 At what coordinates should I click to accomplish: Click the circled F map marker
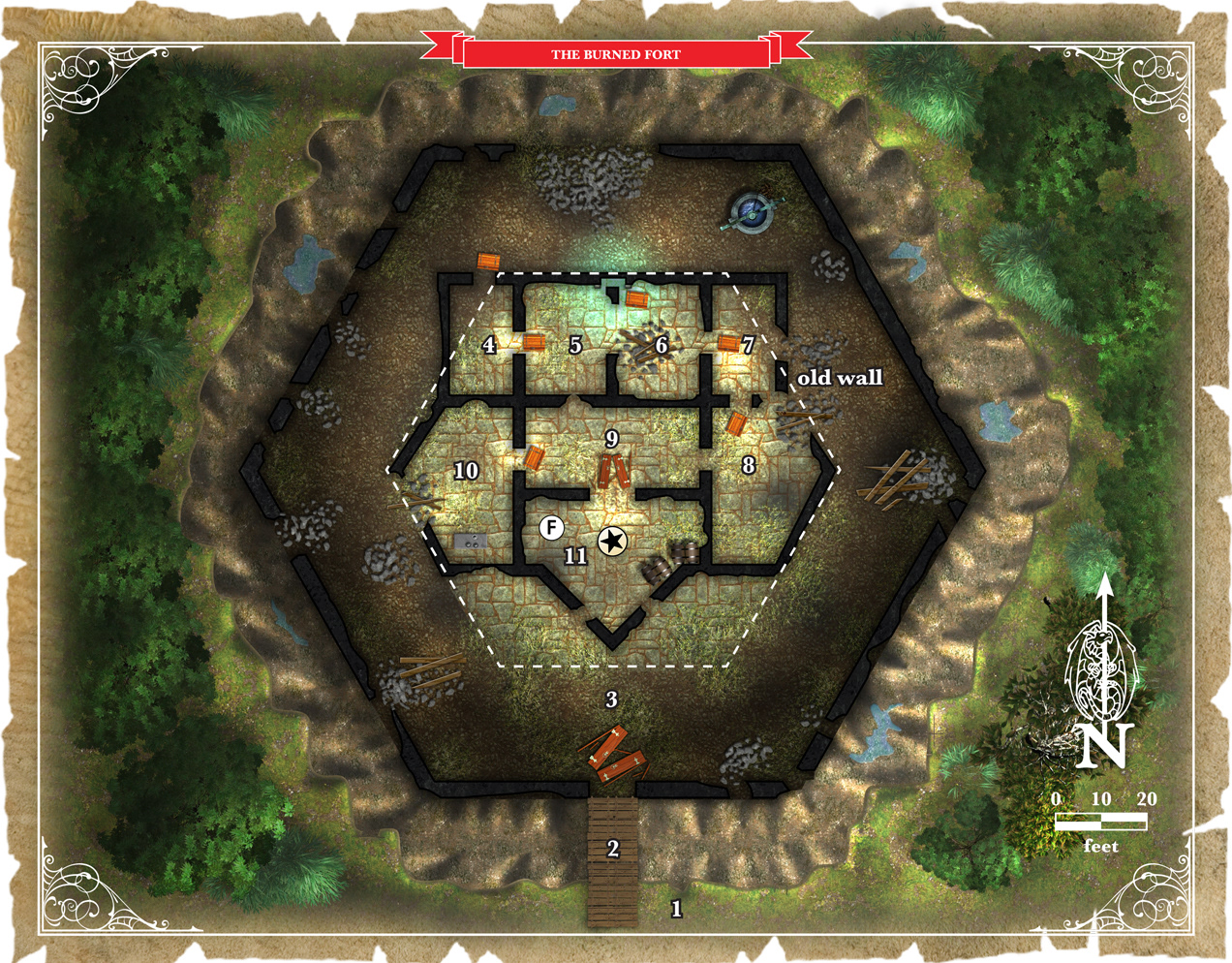pos(551,527)
